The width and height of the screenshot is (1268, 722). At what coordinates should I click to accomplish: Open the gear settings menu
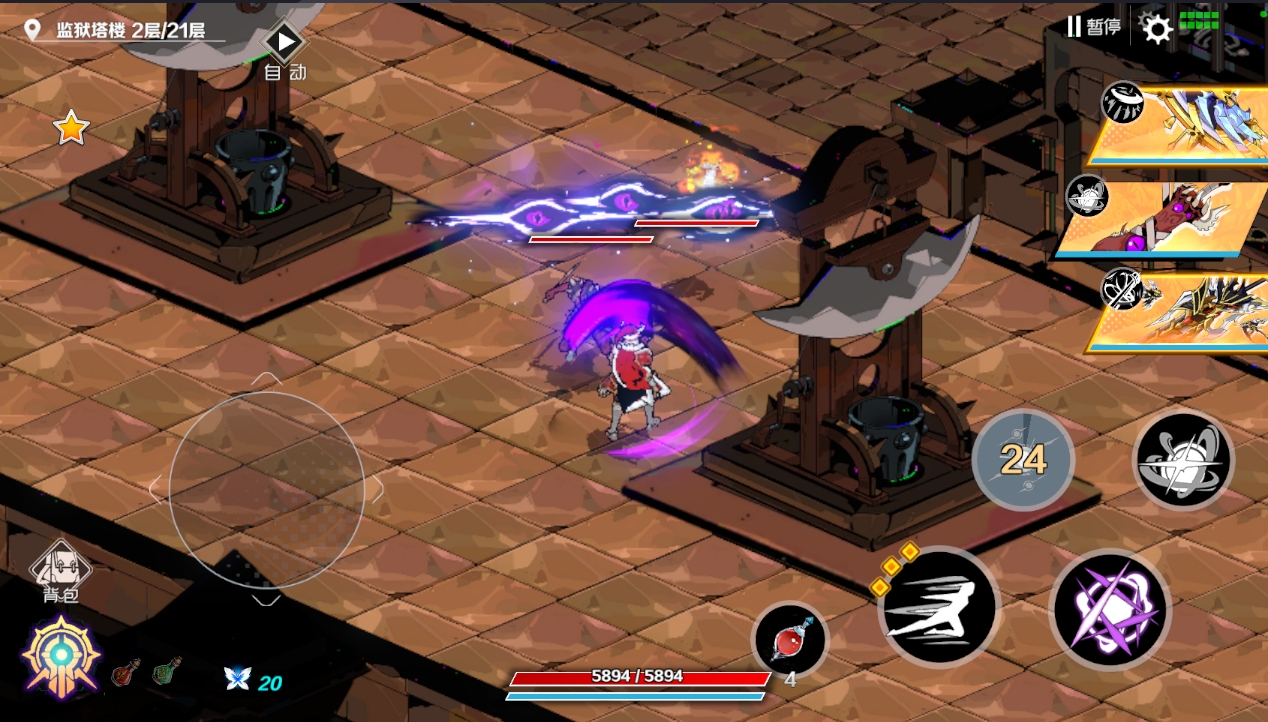point(1157,29)
